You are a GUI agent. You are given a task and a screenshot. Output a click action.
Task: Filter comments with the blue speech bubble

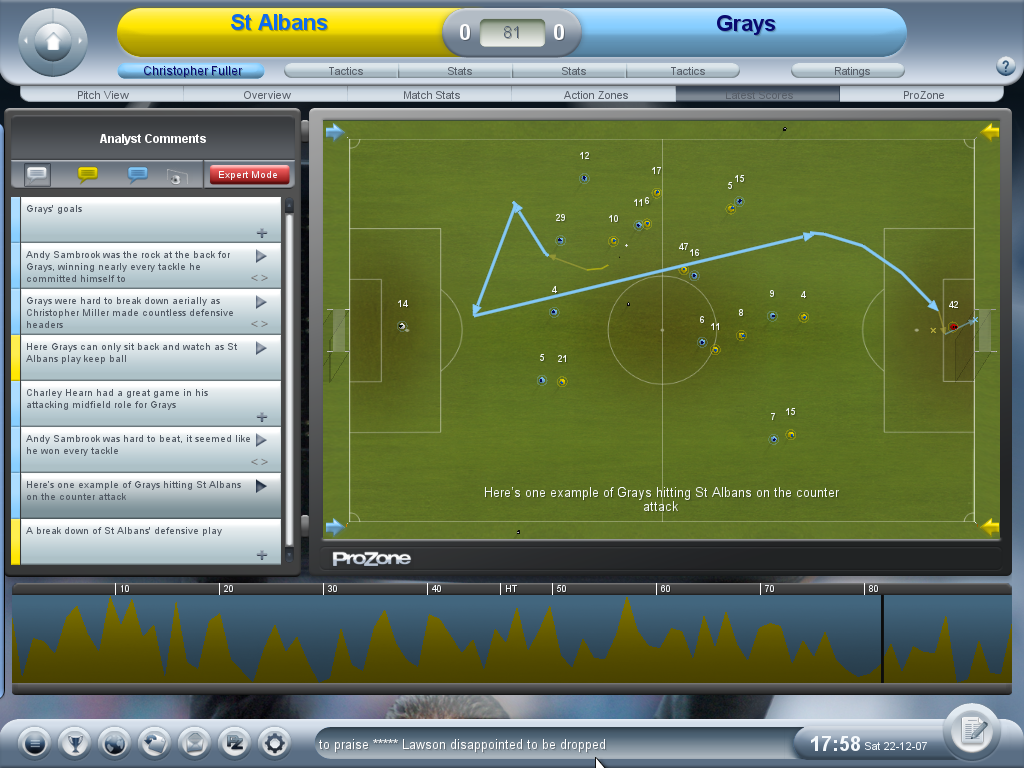click(x=138, y=175)
